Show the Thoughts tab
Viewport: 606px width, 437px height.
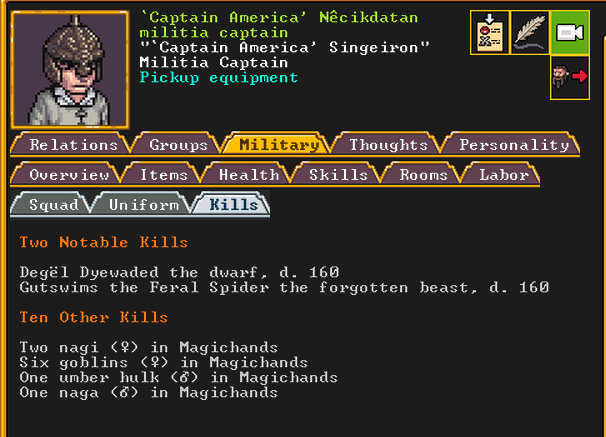pos(387,145)
